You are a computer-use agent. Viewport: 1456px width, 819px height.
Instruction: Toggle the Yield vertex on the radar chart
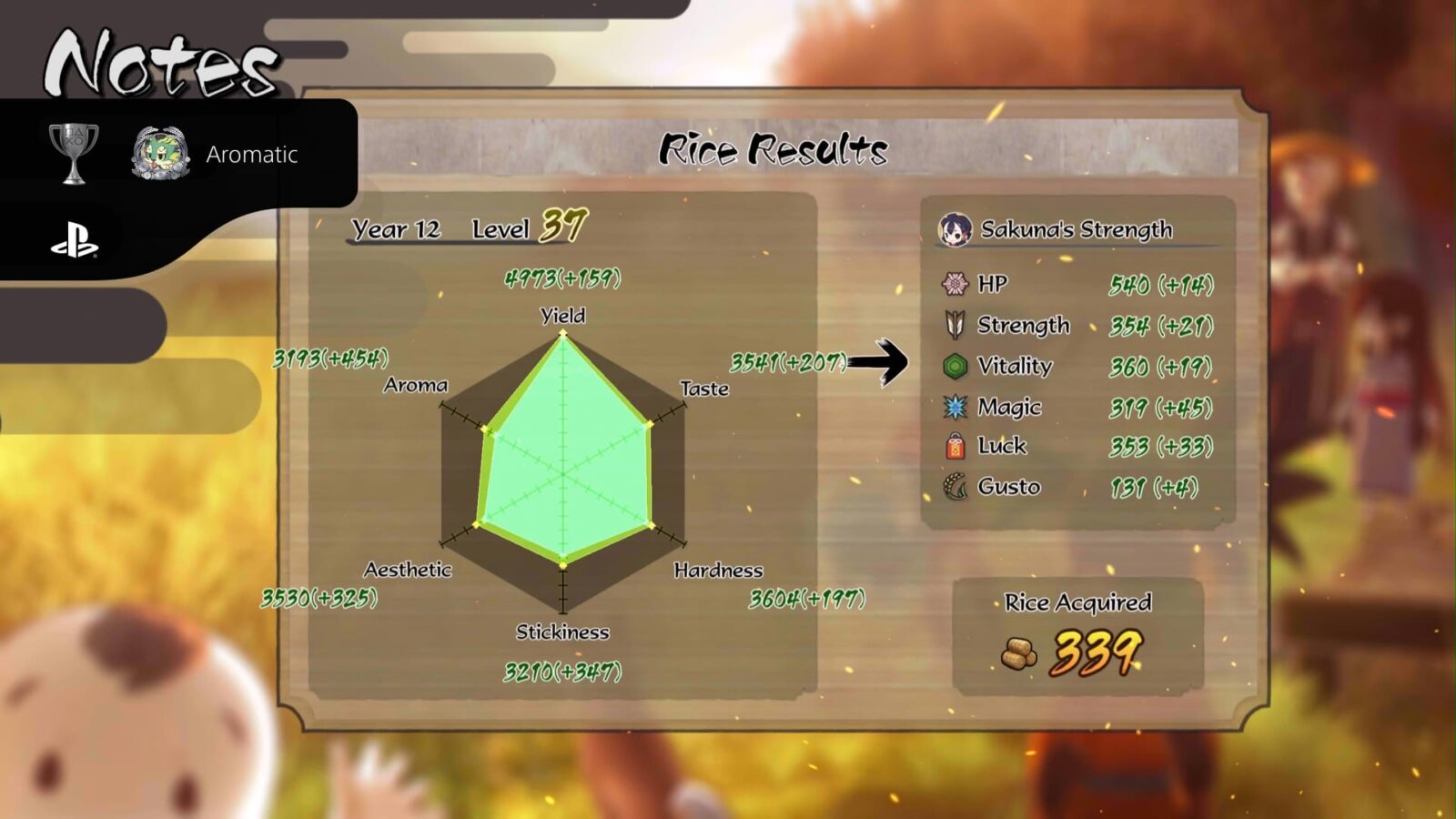tap(563, 333)
